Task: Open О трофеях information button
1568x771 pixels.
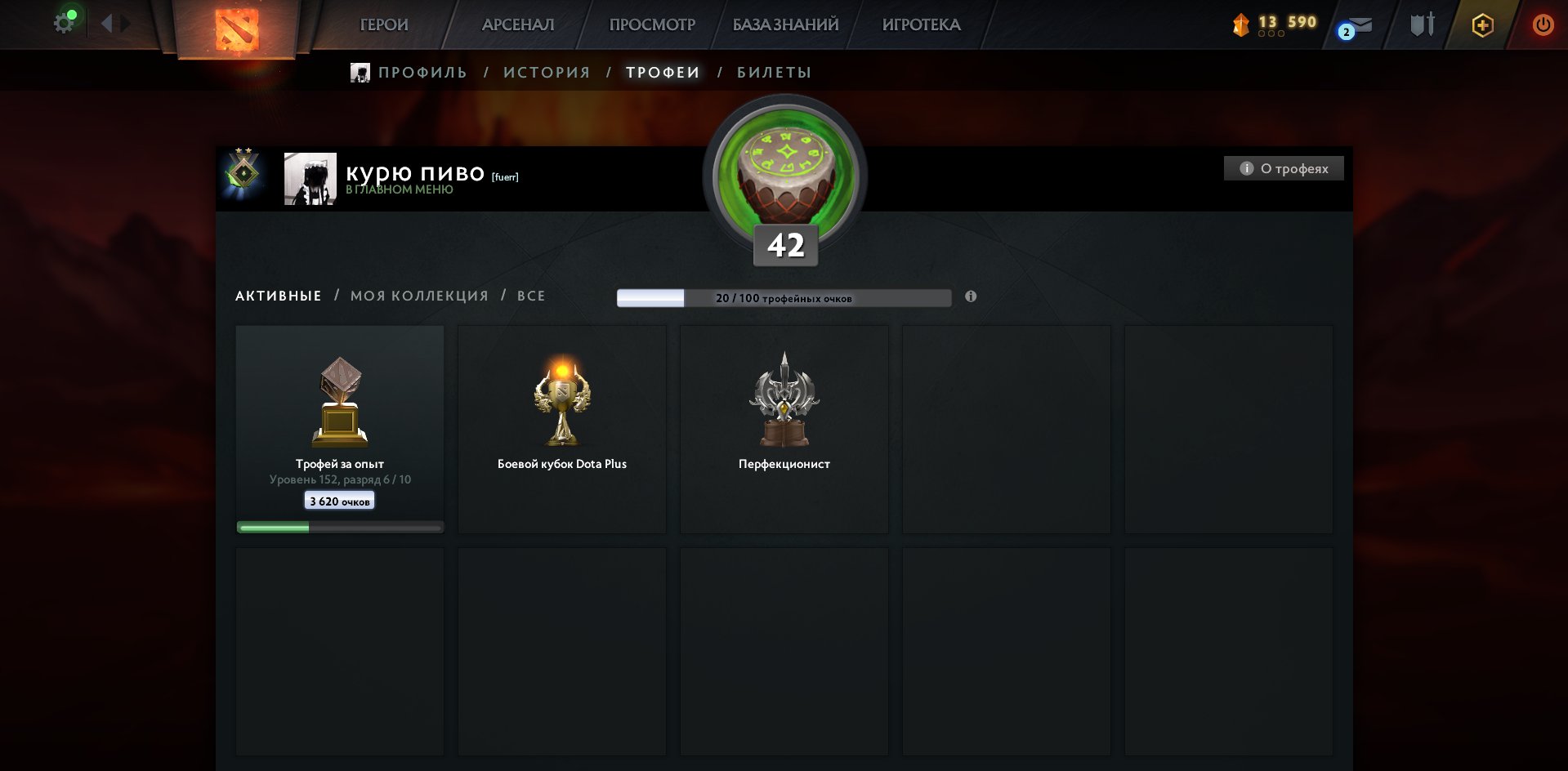Action: 1283,168
